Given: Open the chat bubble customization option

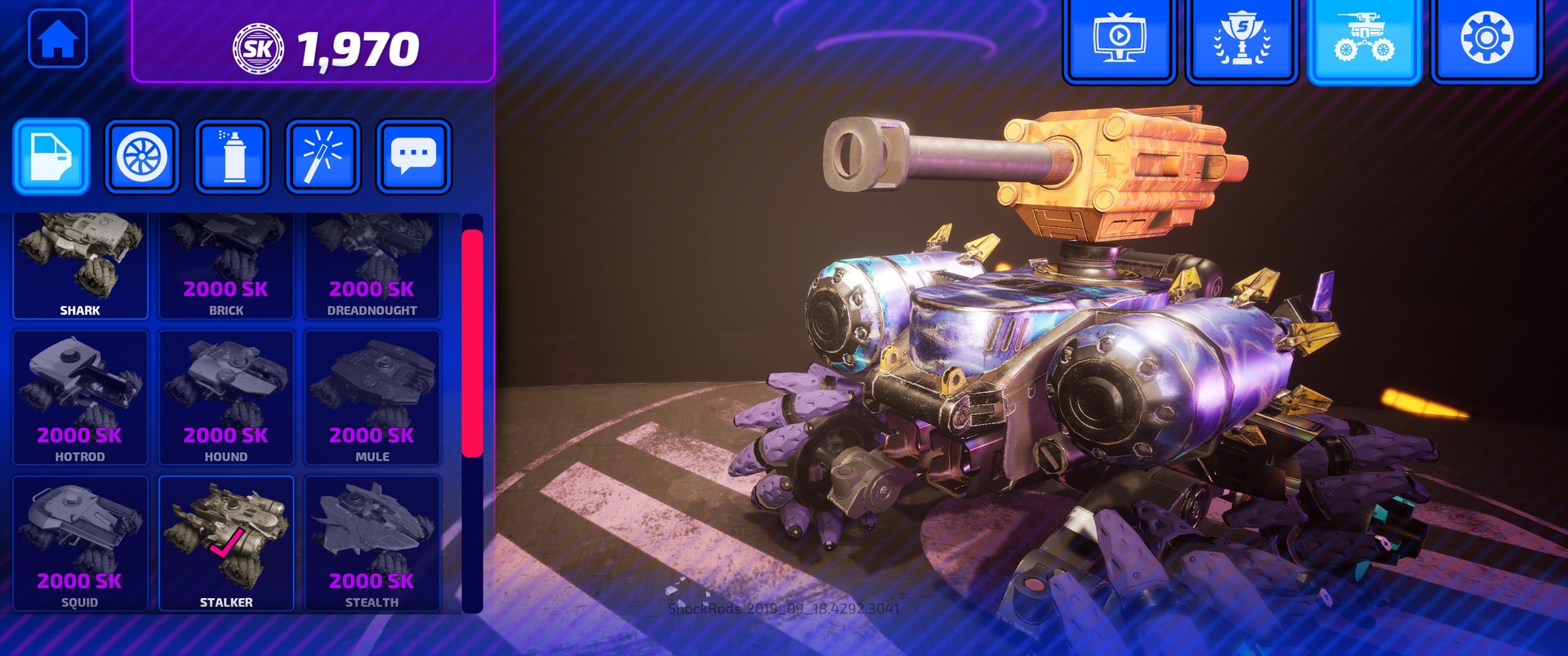Looking at the screenshot, I should tap(412, 156).
